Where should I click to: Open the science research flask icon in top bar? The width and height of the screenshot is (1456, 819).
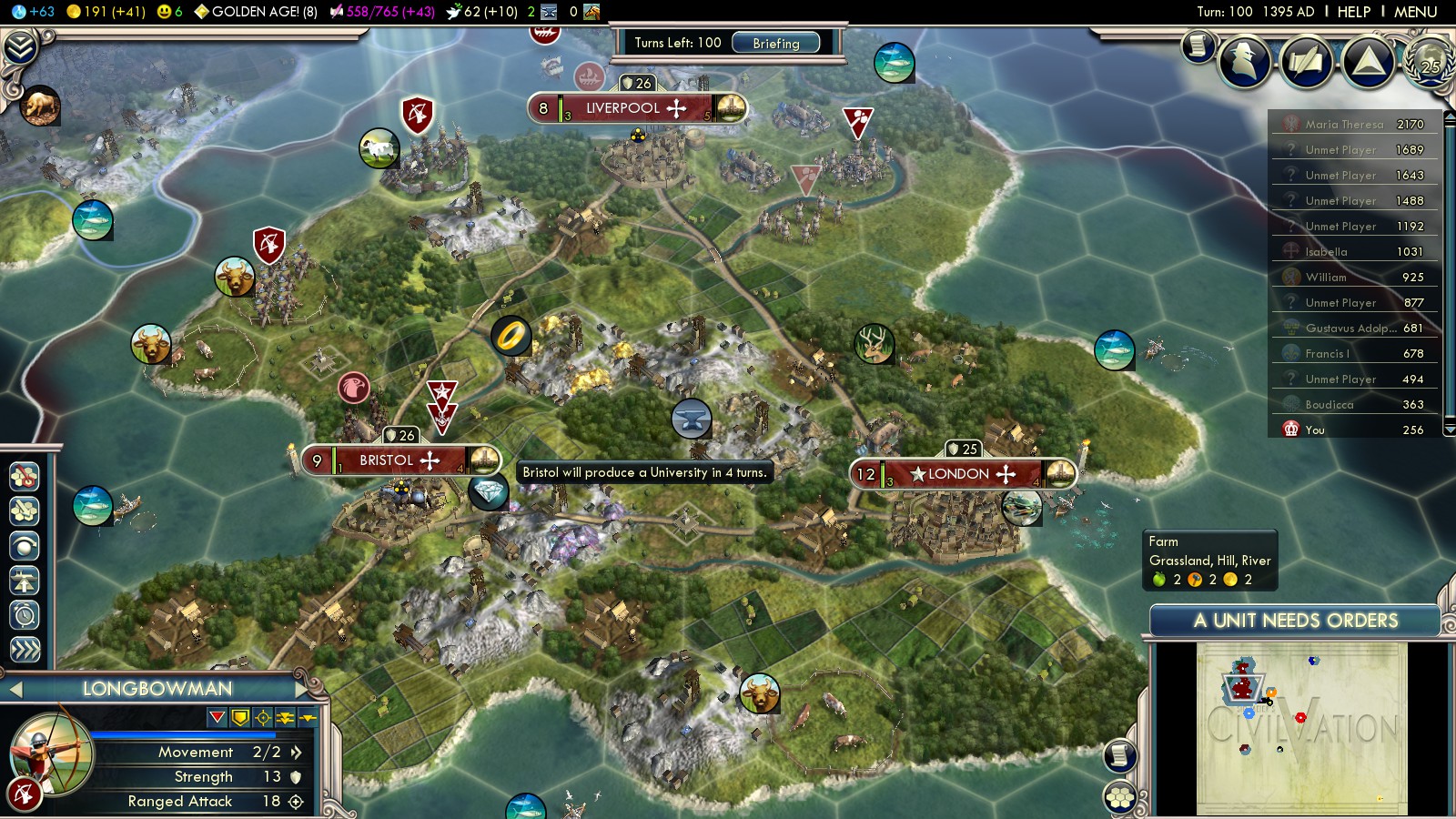click(x=19, y=12)
